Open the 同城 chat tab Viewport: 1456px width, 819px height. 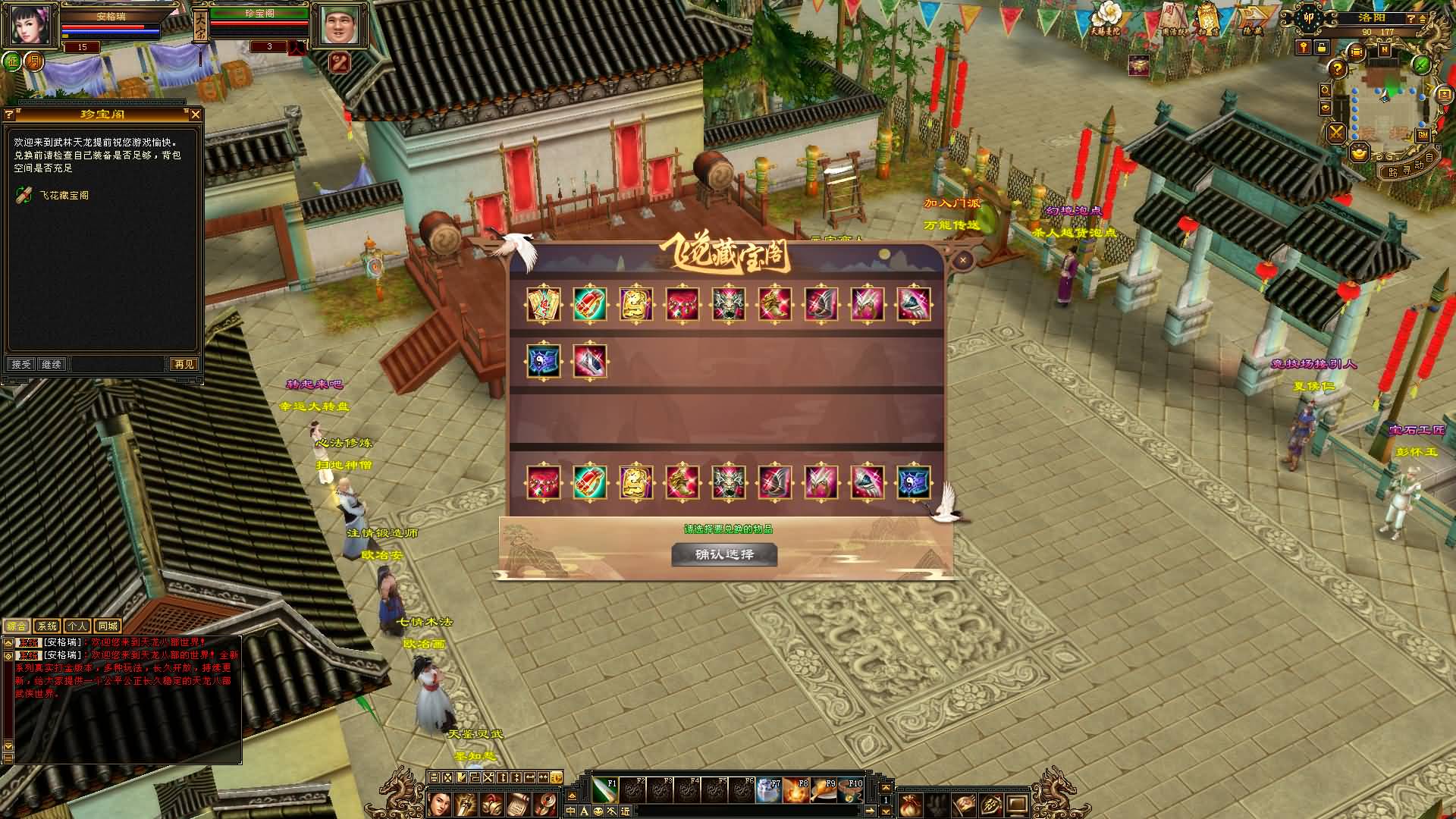click(108, 626)
